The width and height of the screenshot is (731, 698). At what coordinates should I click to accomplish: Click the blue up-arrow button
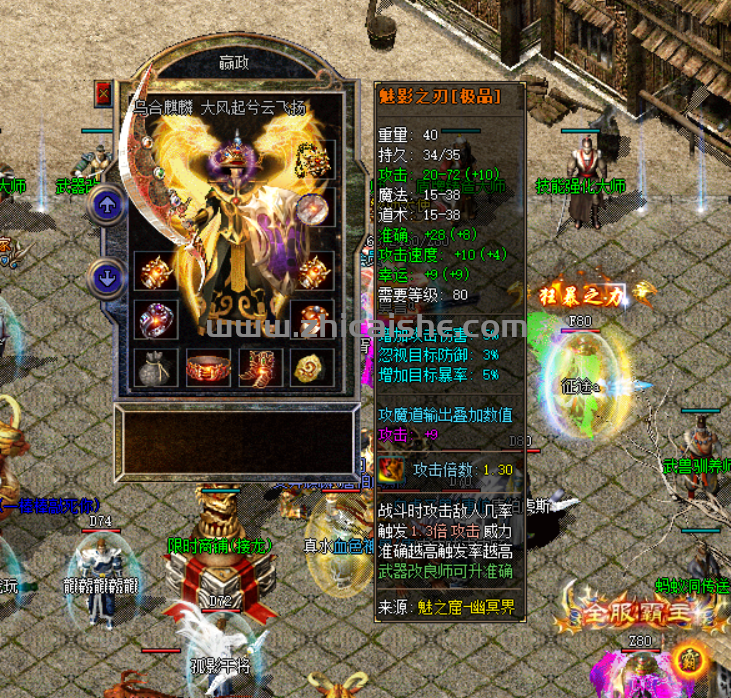coord(107,207)
